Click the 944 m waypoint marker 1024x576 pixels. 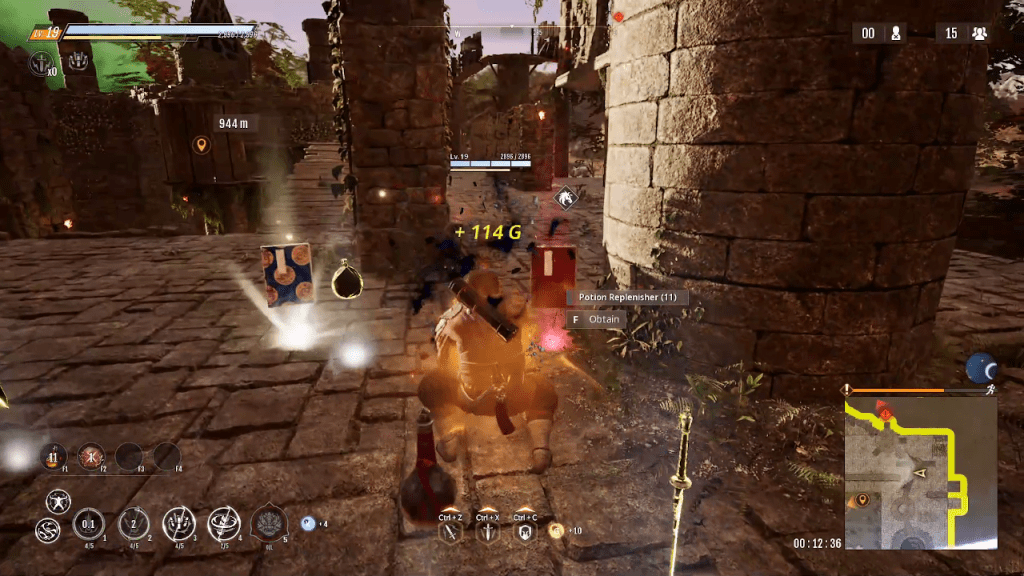pos(201,146)
